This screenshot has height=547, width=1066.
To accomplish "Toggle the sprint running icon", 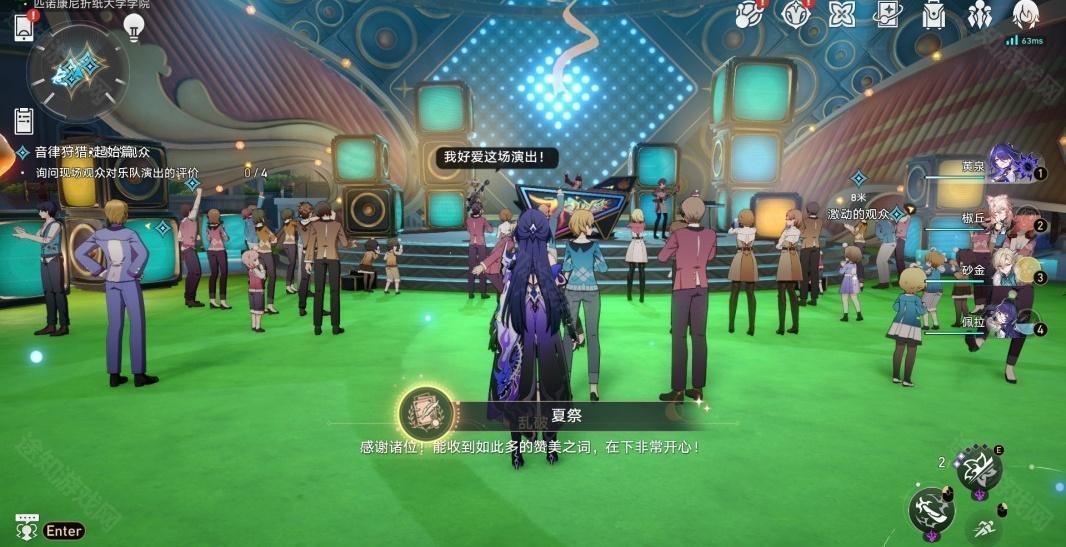I will [983, 526].
